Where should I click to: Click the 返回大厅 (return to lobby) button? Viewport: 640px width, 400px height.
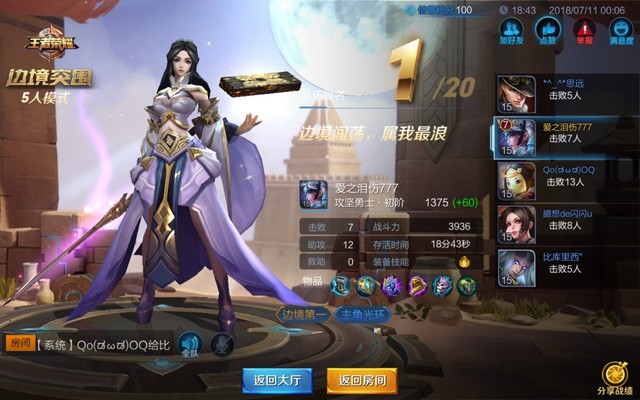click(x=278, y=380)
